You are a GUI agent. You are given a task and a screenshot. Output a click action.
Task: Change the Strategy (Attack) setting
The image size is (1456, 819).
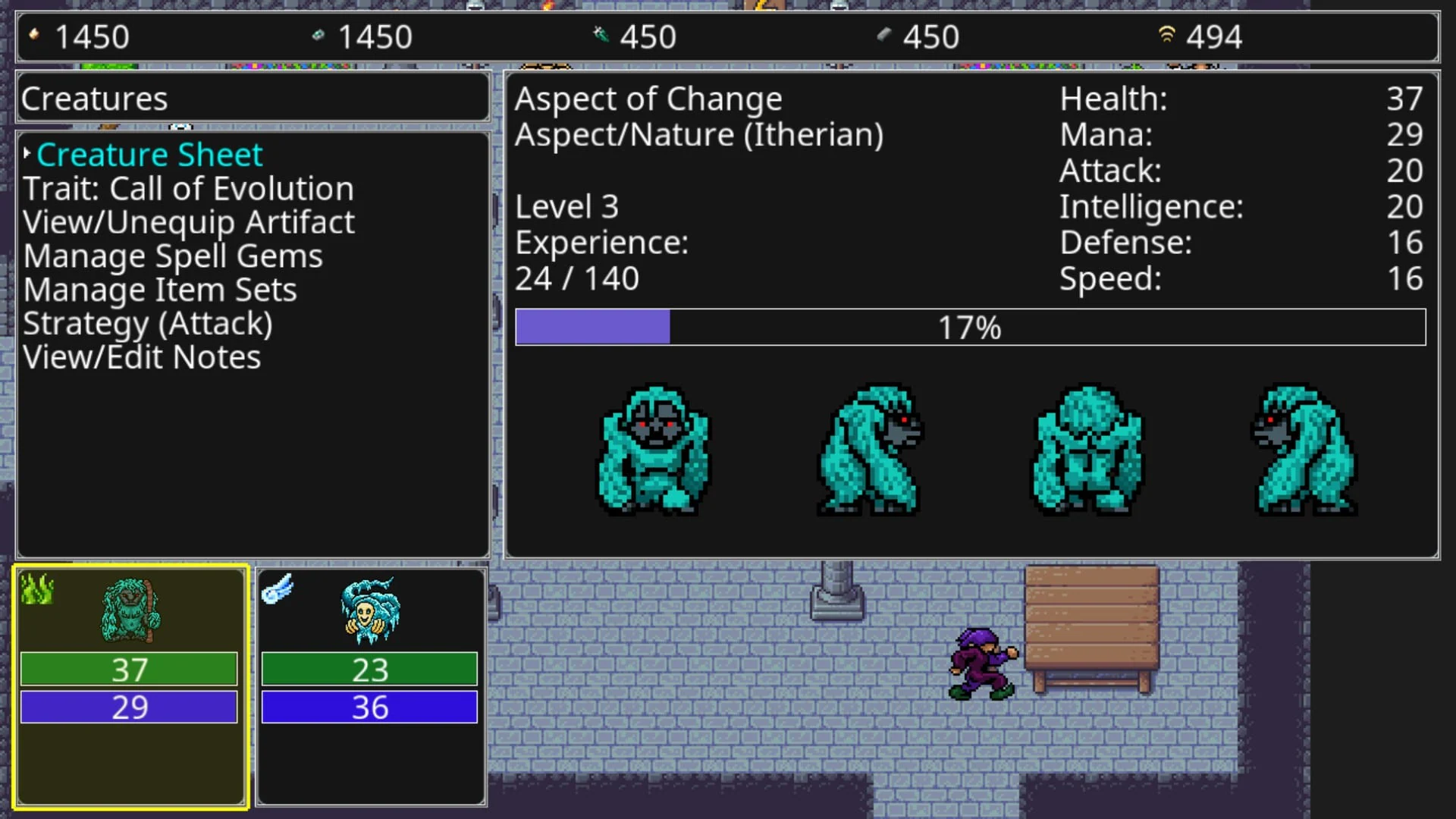click(149, 323)
